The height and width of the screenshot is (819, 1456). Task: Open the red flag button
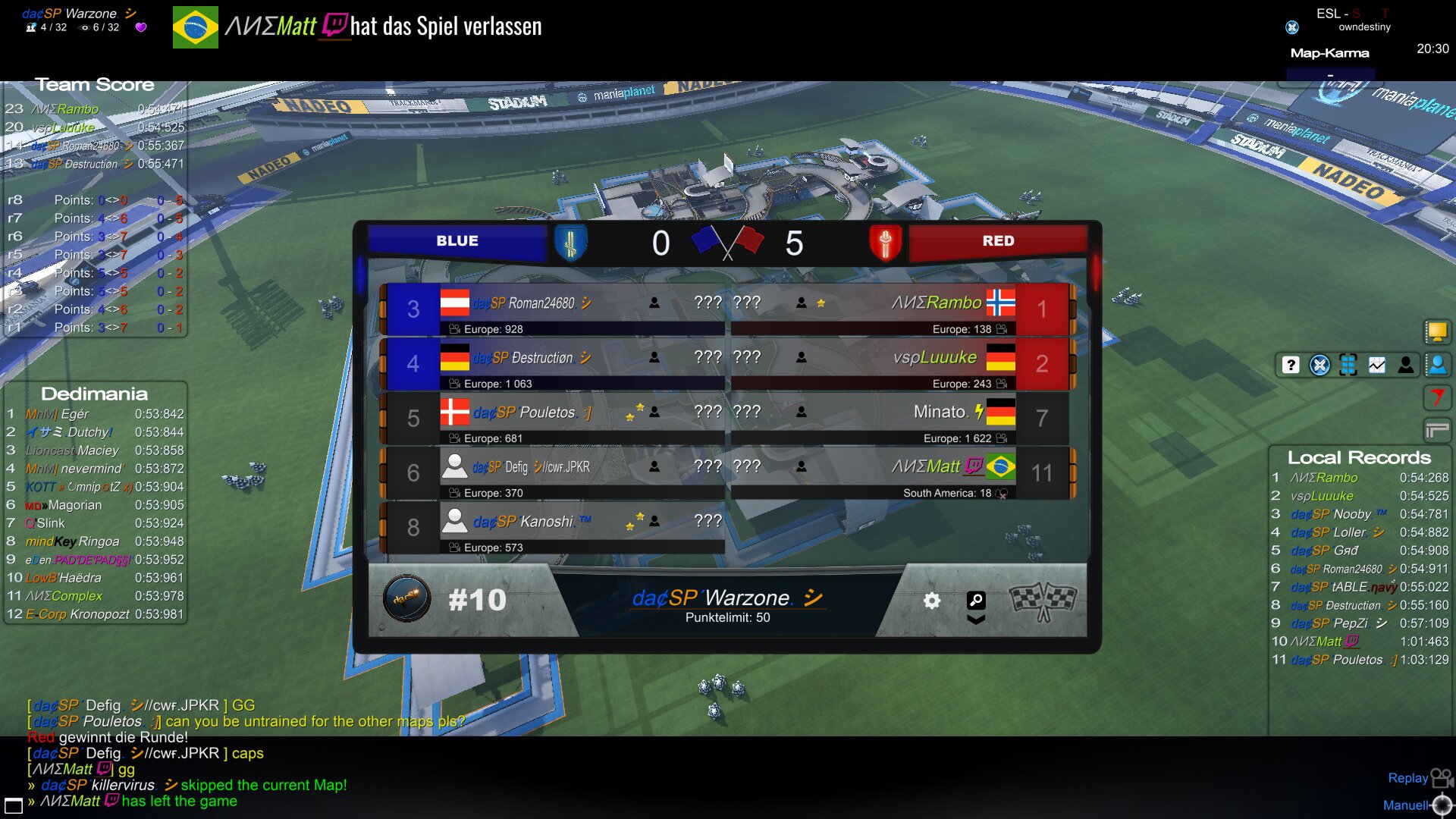[1437, 397]
